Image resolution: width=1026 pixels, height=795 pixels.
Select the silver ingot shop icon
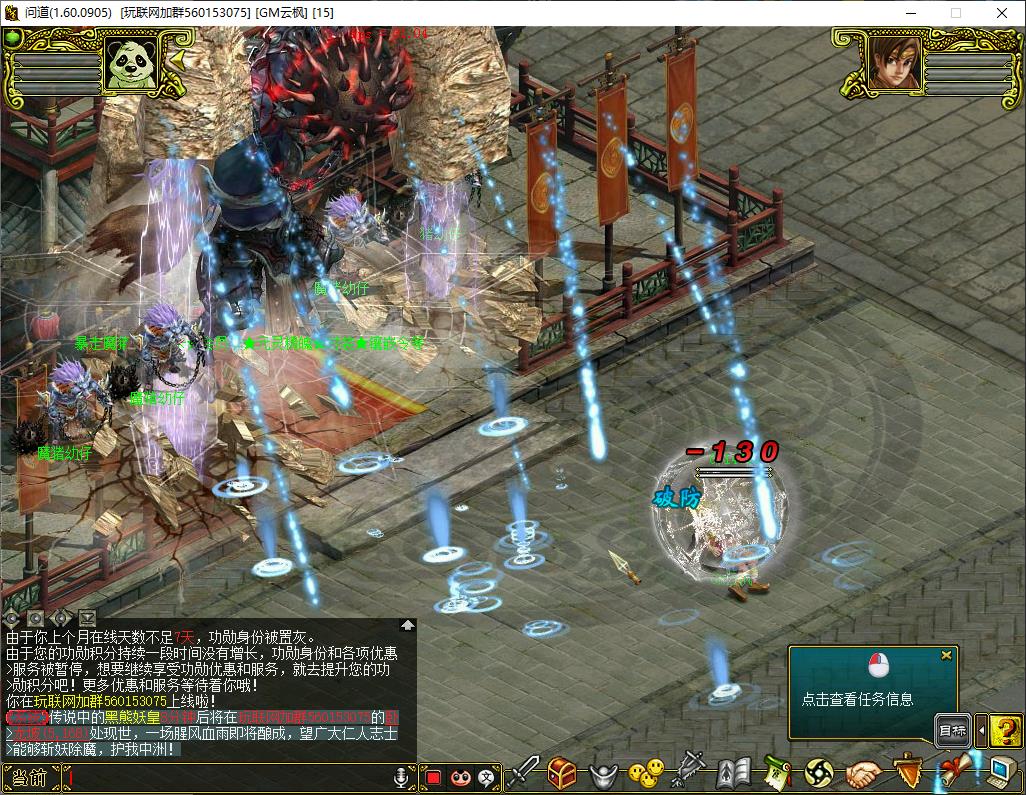[x=602, y=774]
